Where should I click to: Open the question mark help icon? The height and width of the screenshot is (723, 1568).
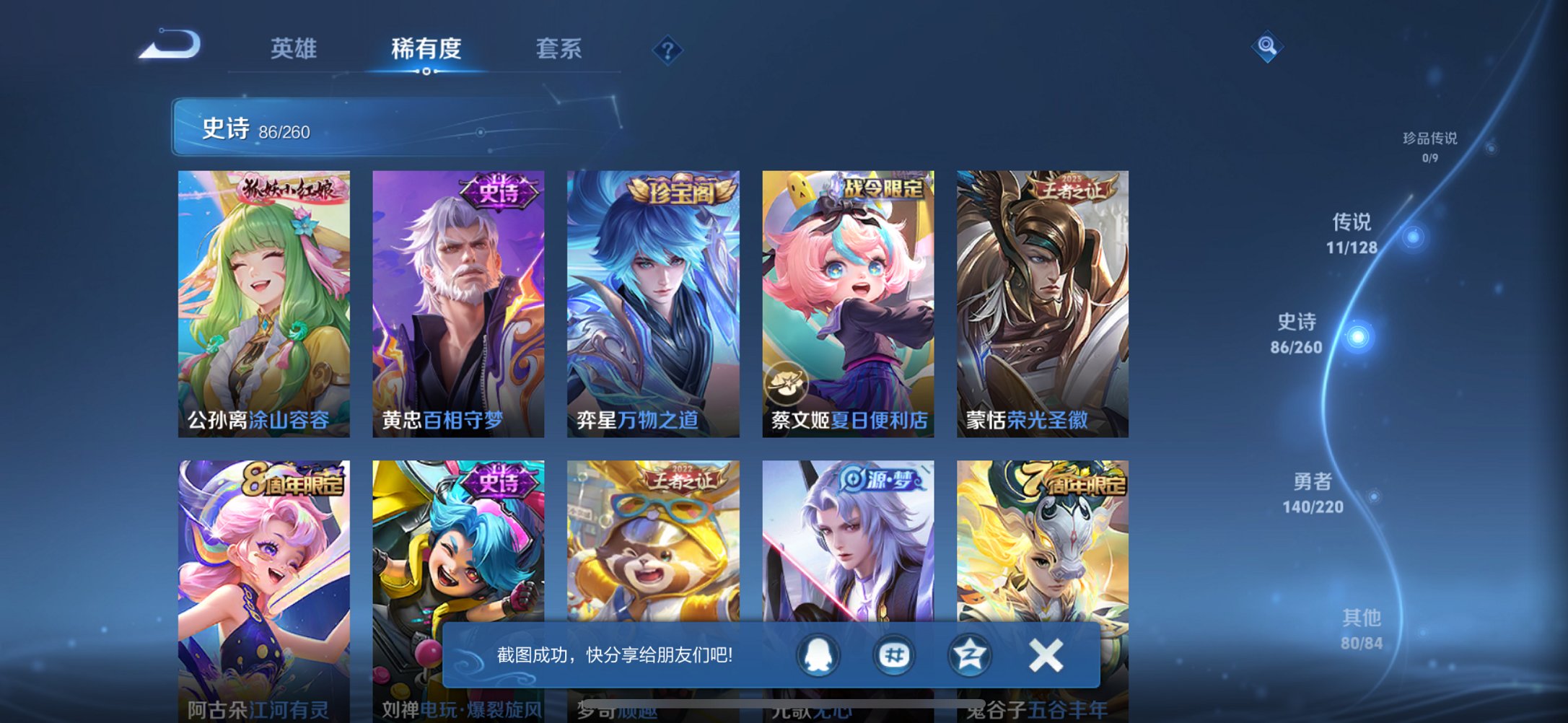[667, 48]
